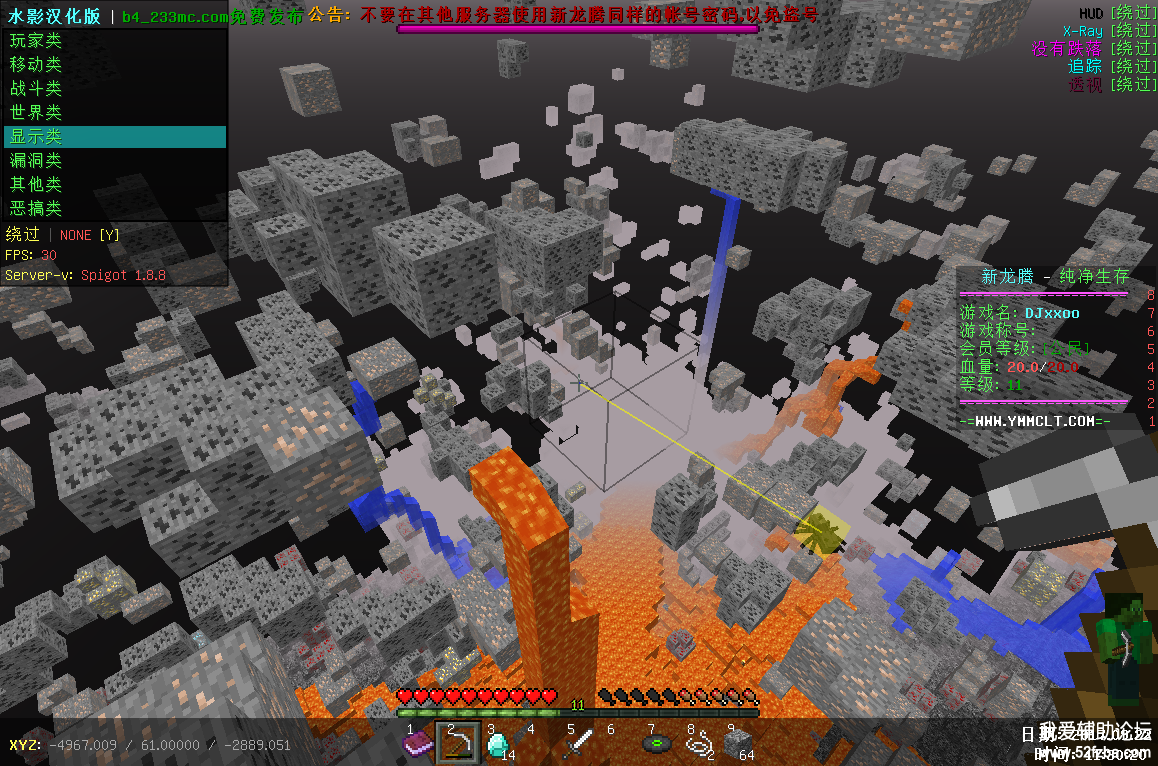Click the 透视 module entry

[1084, 85]
